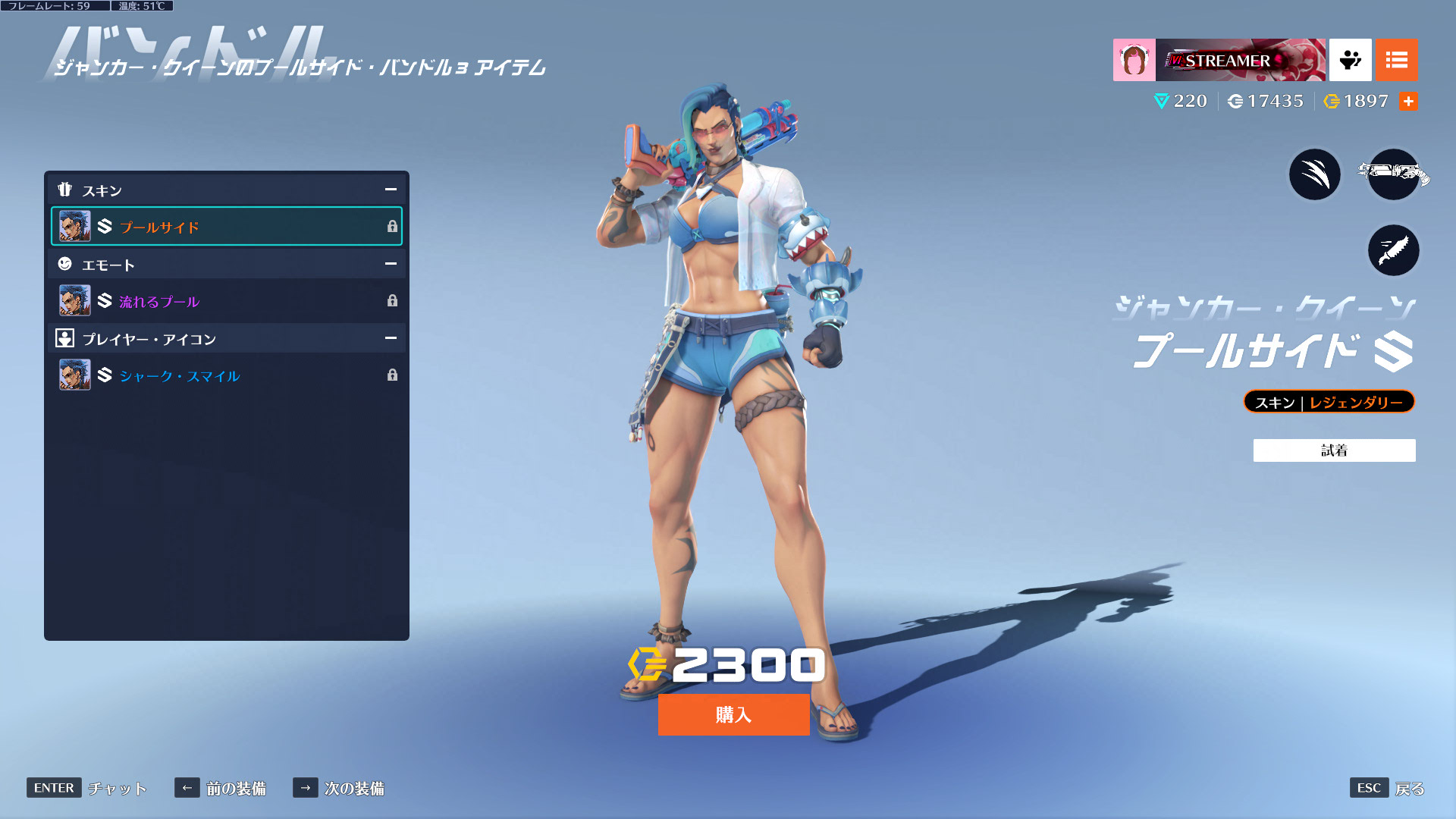Image resolution: width=1456 pixels, height=819 pixels.
Task: Select the claw slash ability icon
Action: pos(1315,174)
